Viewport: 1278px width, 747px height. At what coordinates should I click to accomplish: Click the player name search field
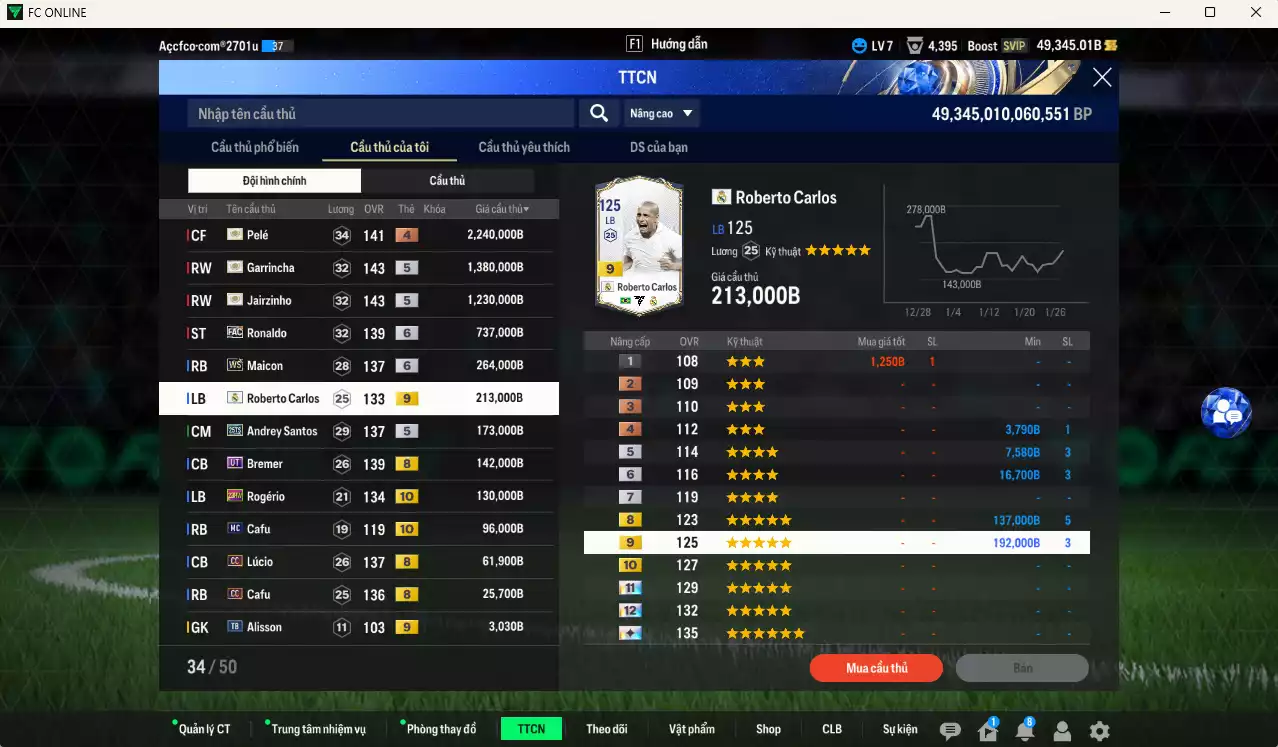click(x=380, y=113)
